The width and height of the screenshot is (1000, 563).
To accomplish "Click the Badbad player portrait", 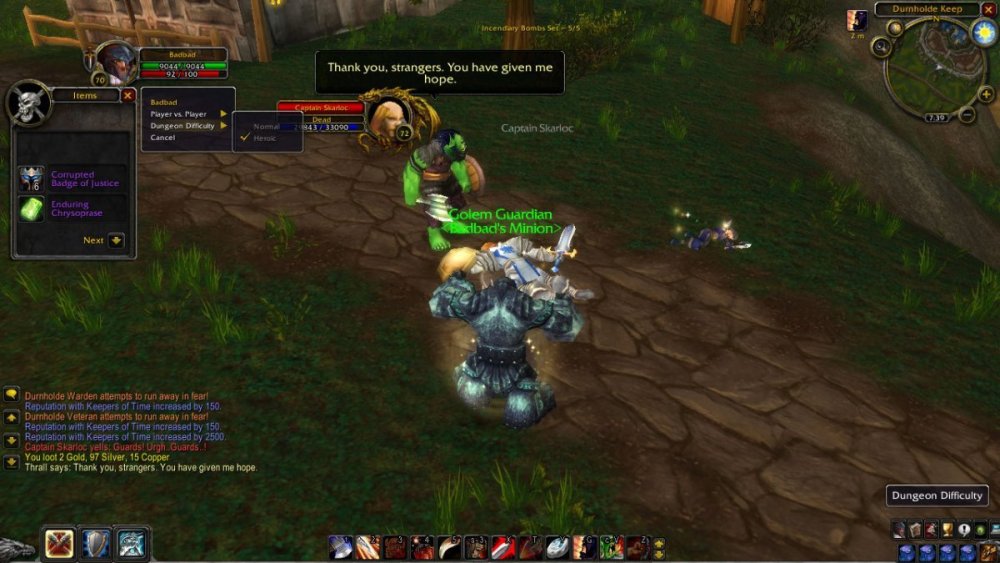I will 115,63.
